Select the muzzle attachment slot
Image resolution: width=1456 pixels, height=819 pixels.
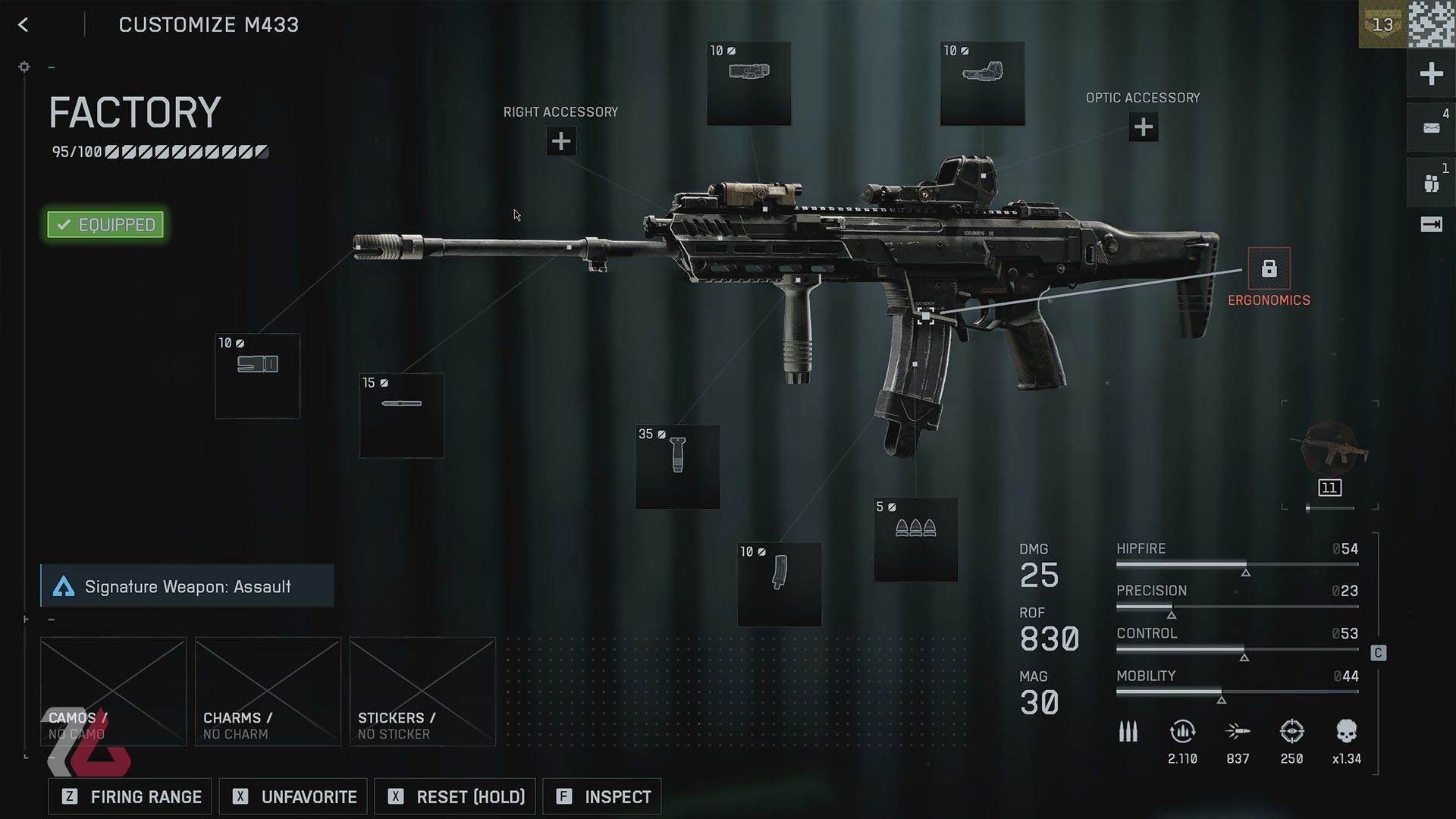(x=258, y=375)
